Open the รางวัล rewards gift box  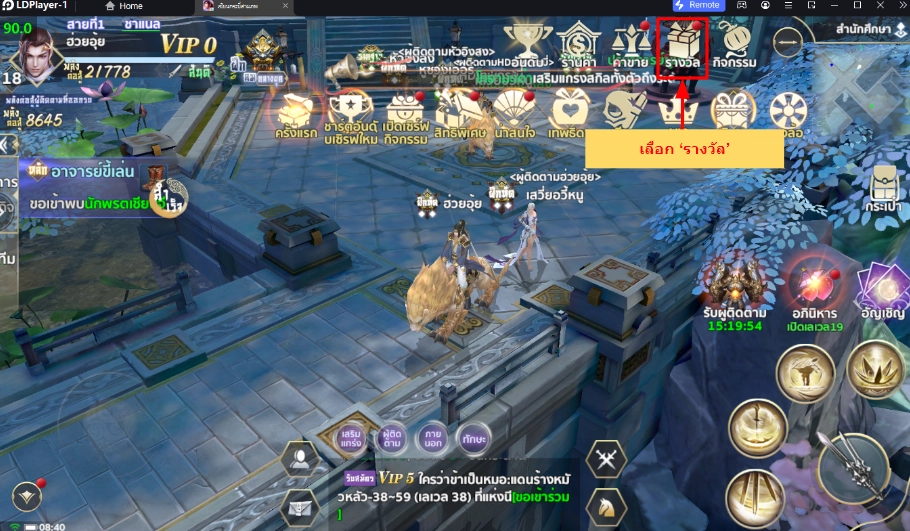(x=682, y=47)
